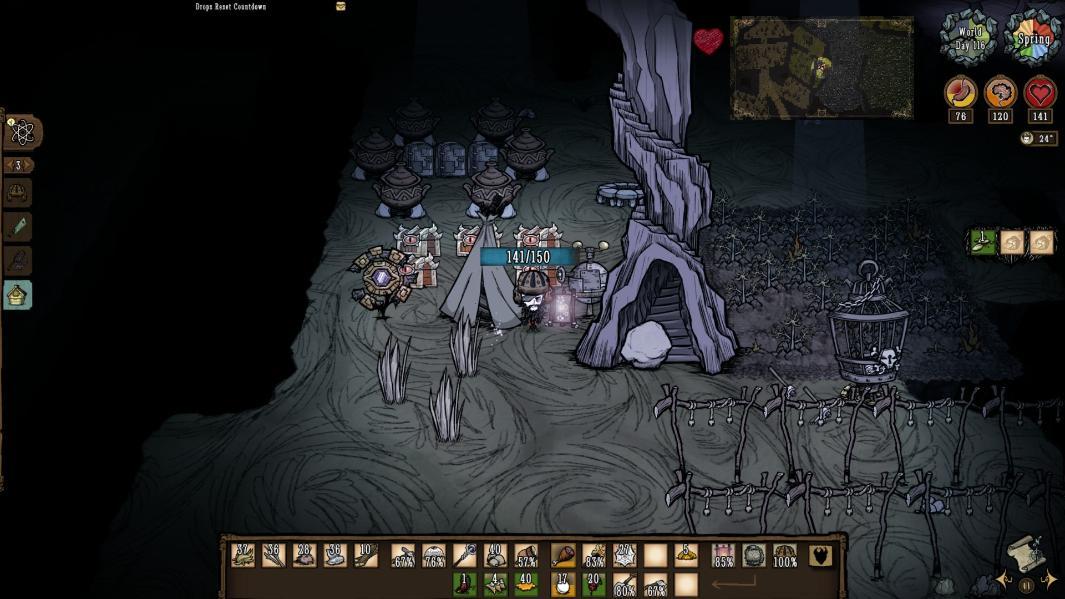Select the umbrella item at 76%
1065x599 pixels.
coord(433,556)
